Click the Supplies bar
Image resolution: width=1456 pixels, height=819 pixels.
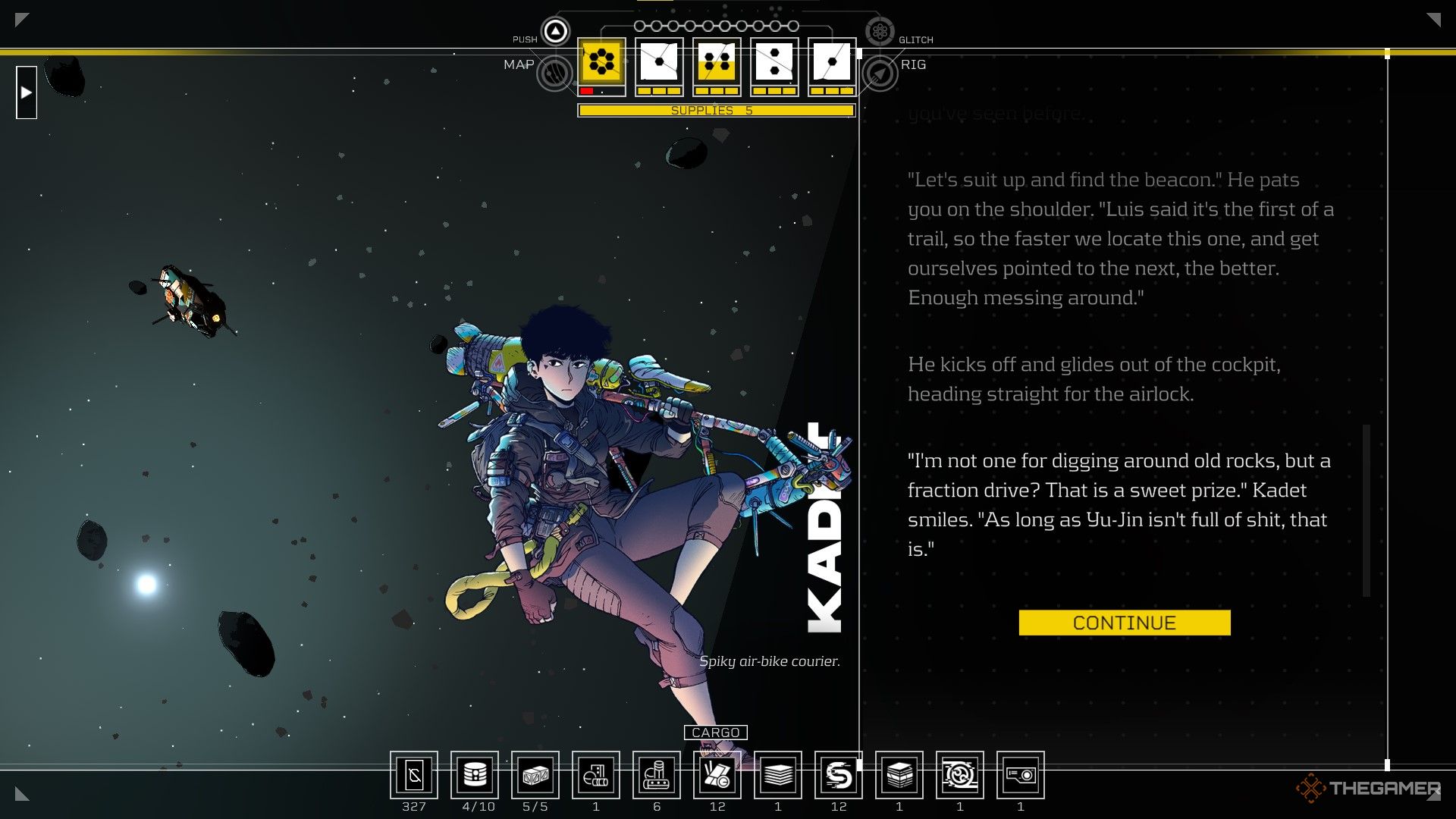(716, 111)
